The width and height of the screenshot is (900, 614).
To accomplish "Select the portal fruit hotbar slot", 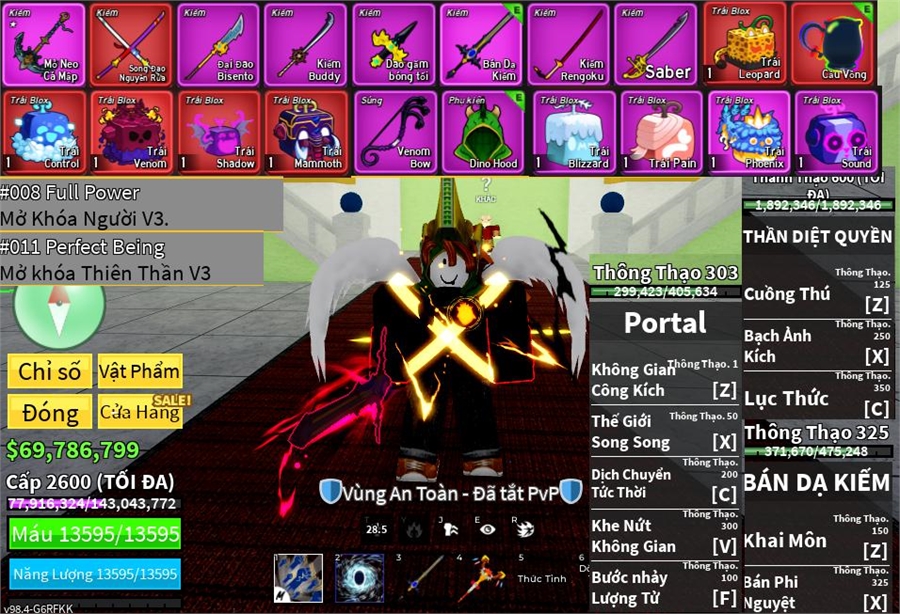I will (359, 578).
